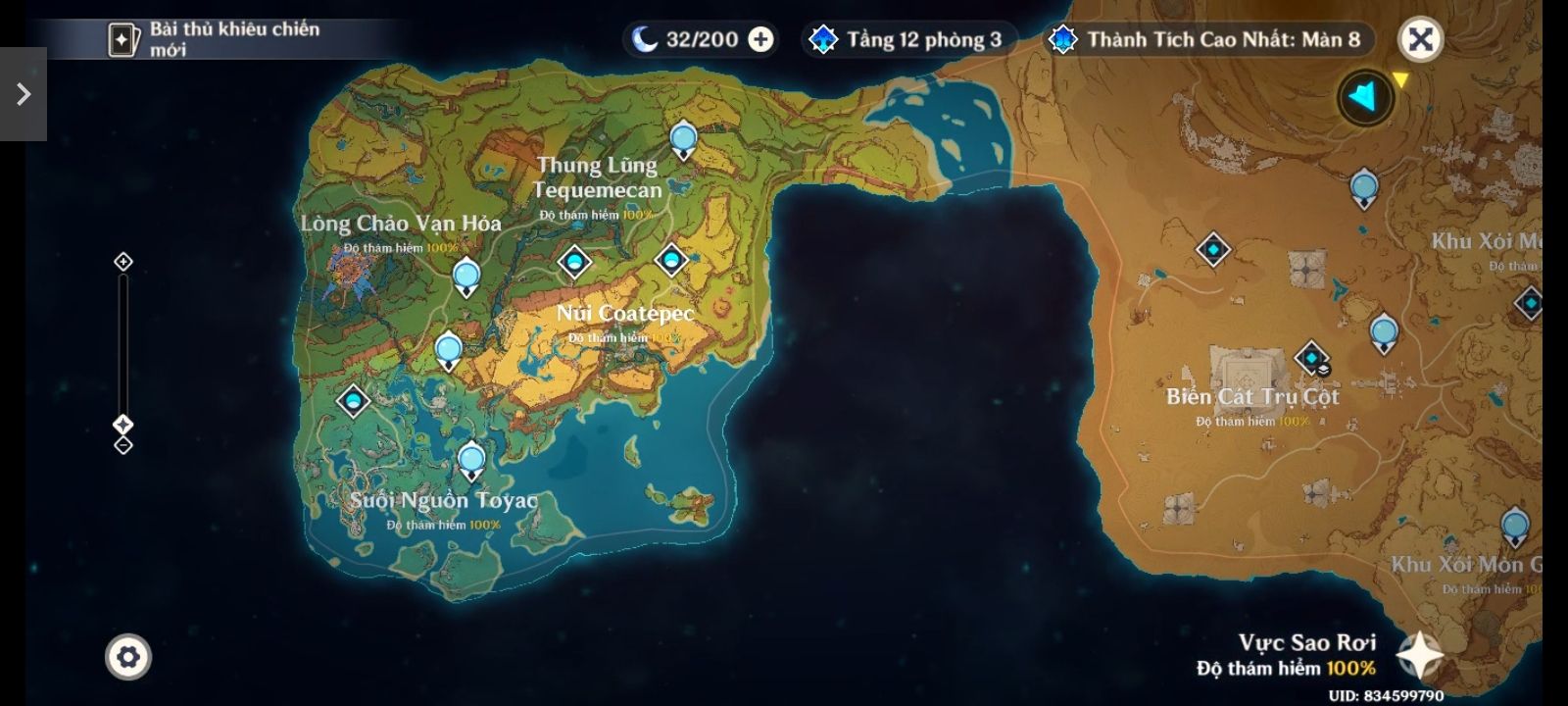Select the domain marker above Biển Cát Trụ Cột
Screen dimensions: 1568x706
tap(1311, 358)
